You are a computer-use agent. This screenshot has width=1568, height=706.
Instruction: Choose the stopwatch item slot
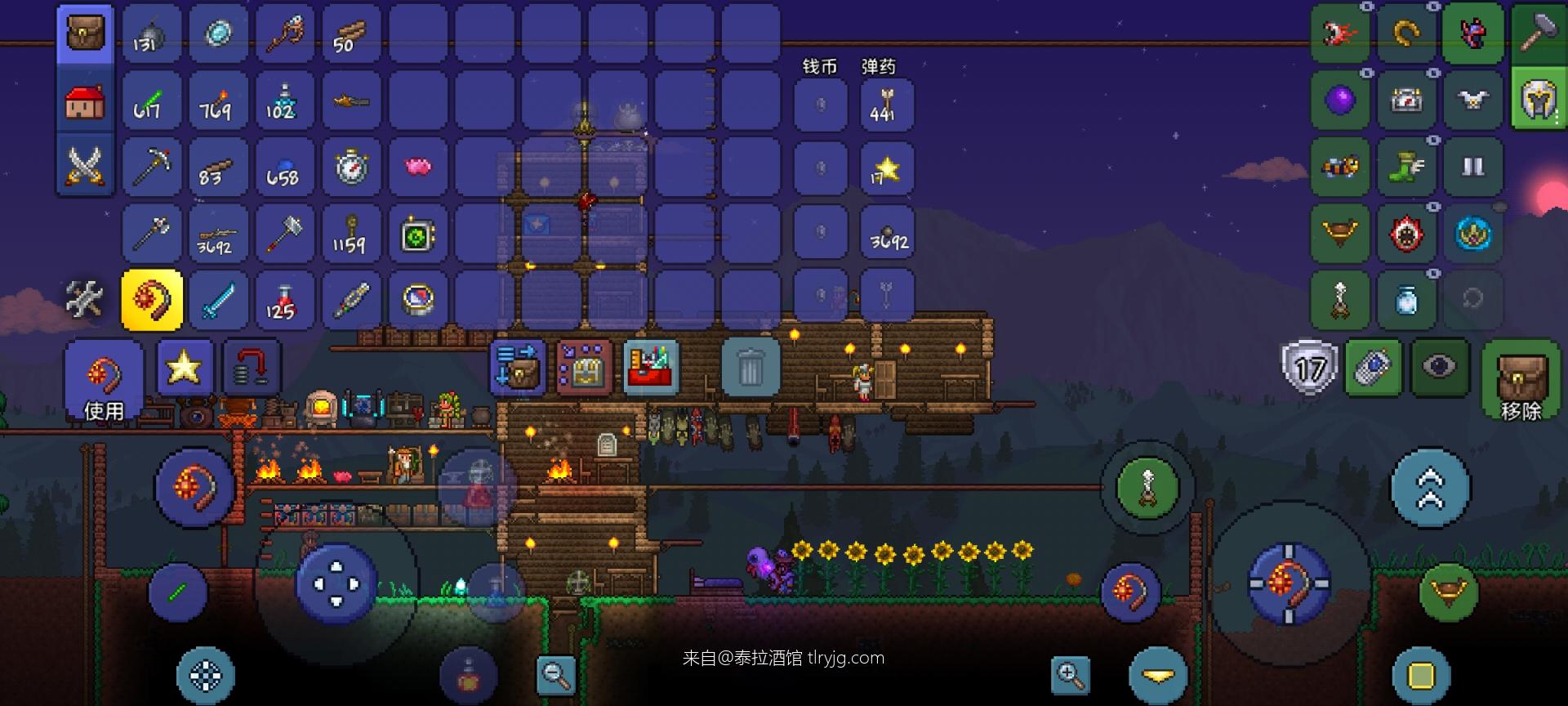coord(351,168)
